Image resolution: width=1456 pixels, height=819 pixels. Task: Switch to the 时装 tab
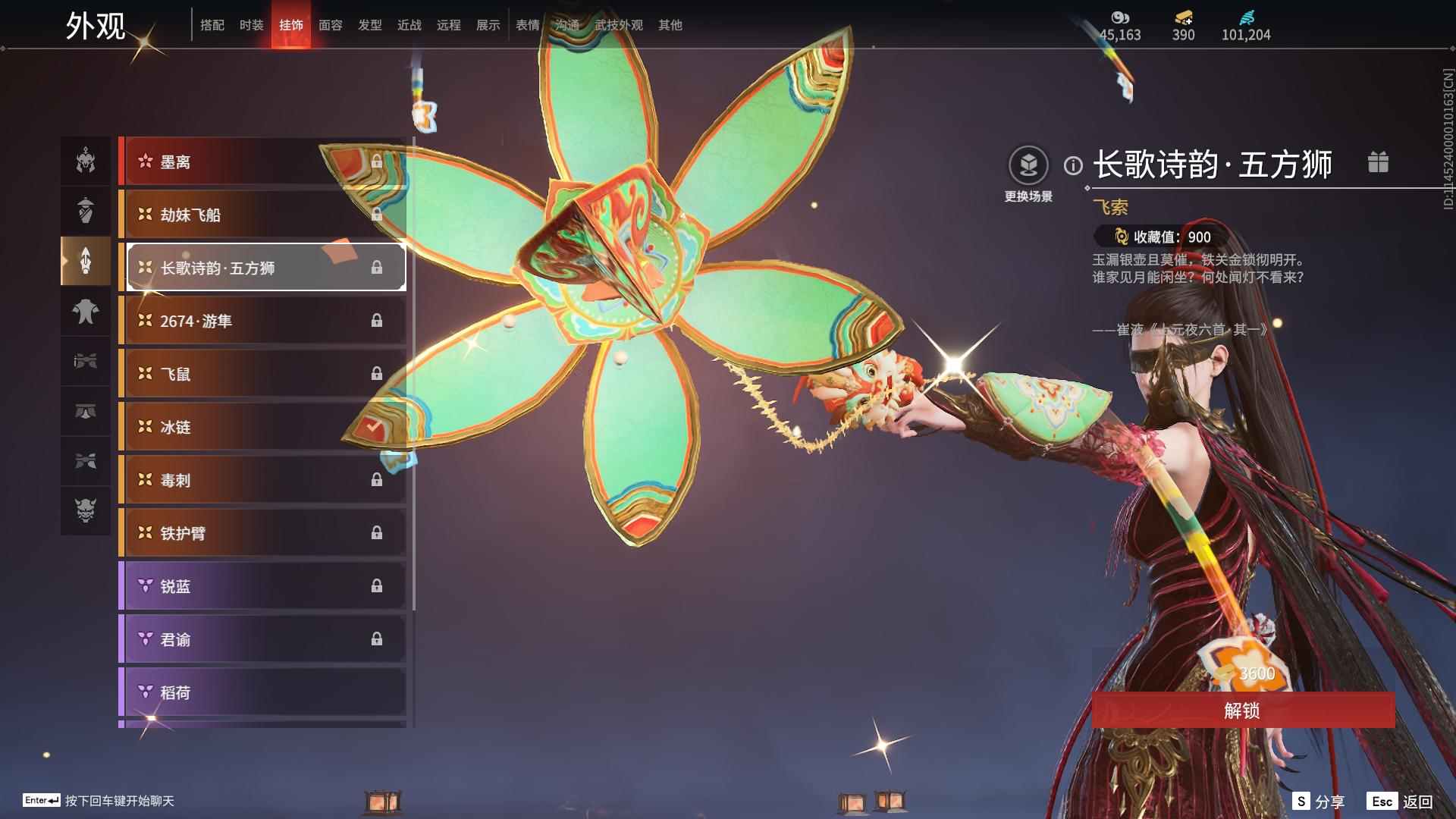point(251,25)
